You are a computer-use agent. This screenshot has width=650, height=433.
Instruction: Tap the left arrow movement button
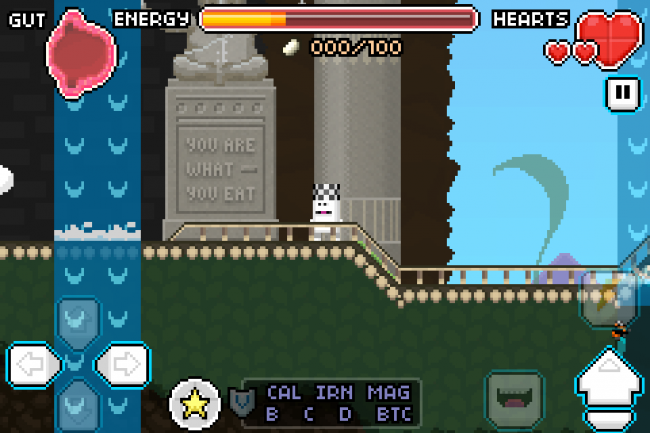31,362
